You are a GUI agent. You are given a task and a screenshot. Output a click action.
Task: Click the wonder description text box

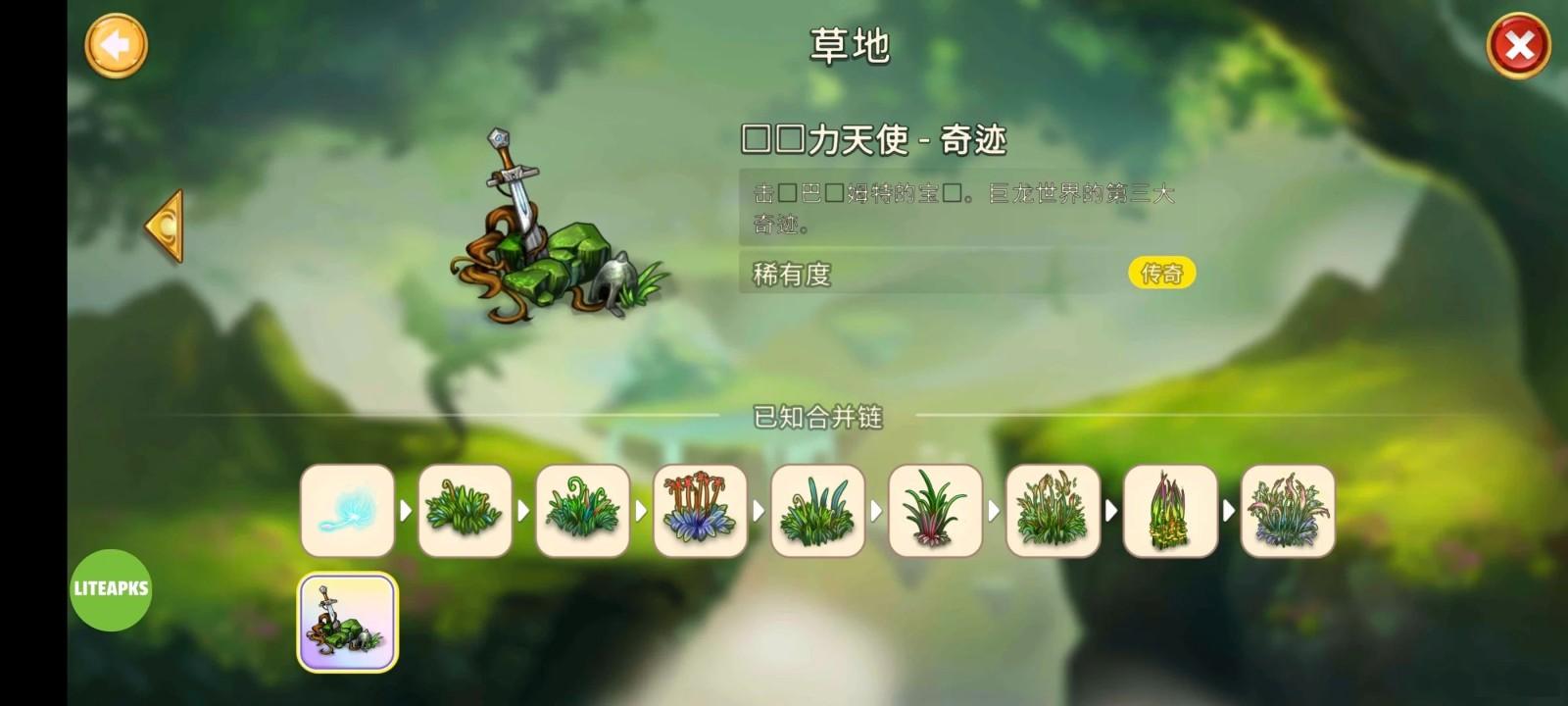(960, 208)
